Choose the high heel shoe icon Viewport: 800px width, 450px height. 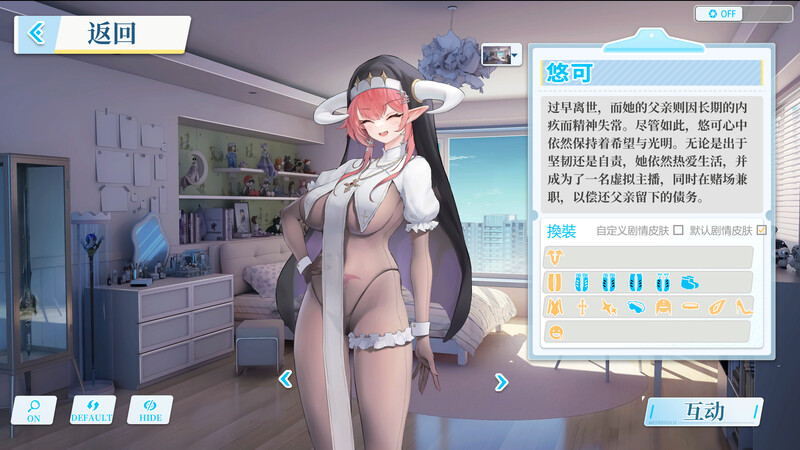coord(744,306)
